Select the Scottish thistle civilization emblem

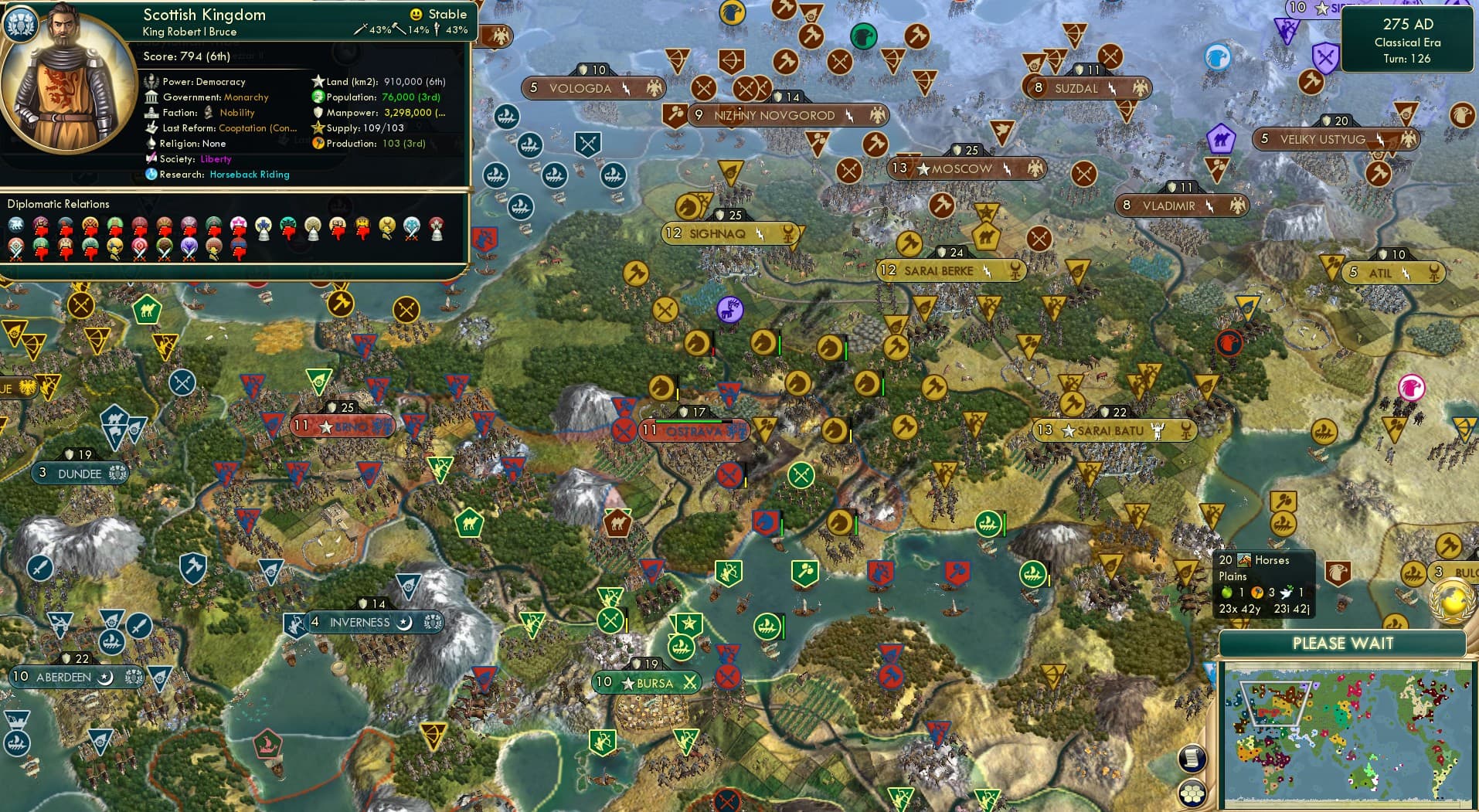(x=22, y=23)
